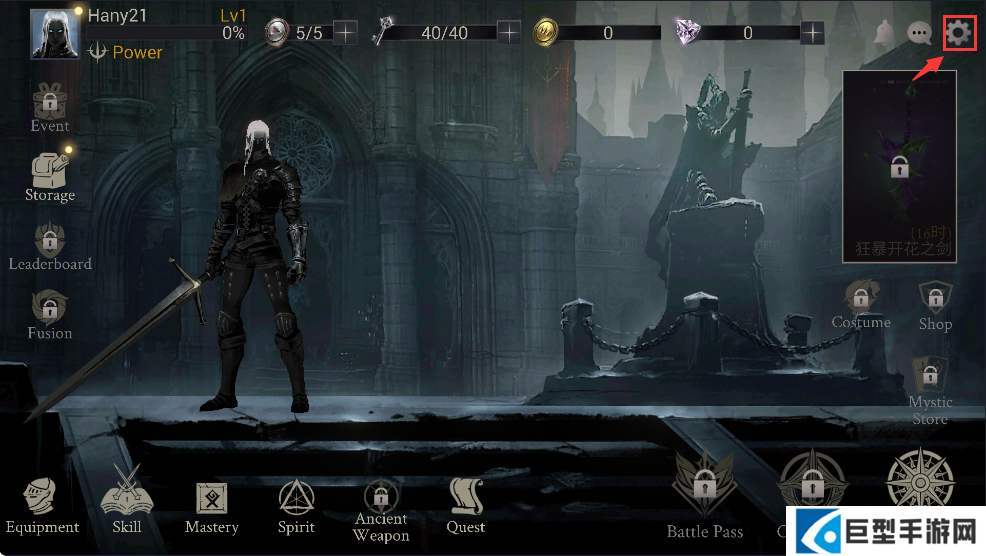Open the Event gift menu

tap(49, 101)
